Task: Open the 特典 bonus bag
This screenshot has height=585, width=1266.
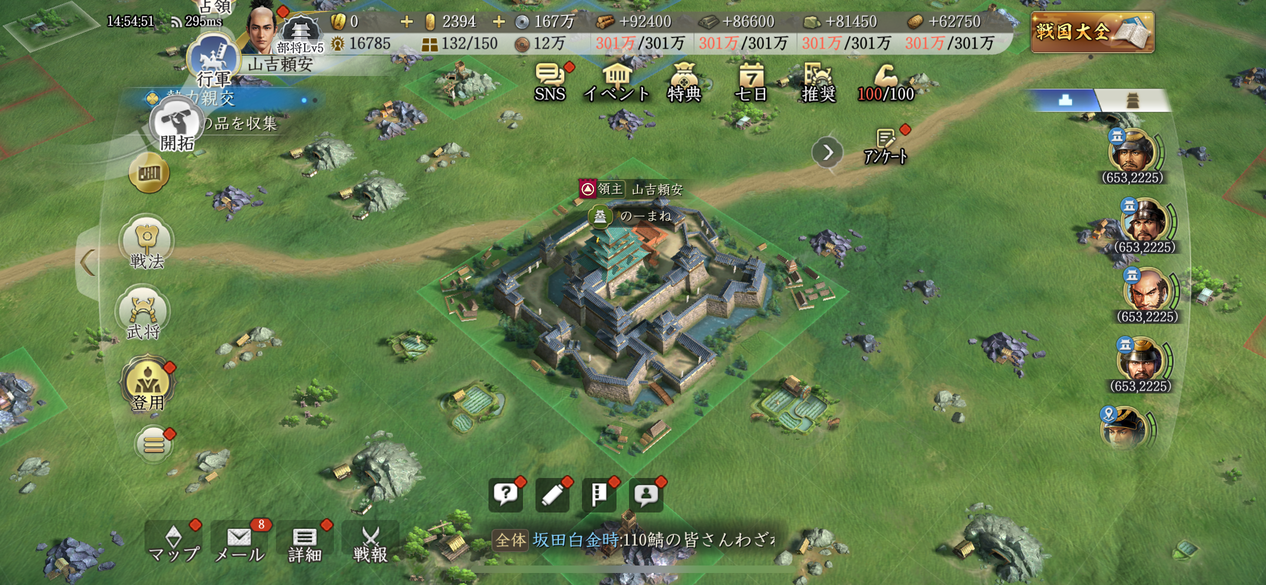Action: coord(684,81)
